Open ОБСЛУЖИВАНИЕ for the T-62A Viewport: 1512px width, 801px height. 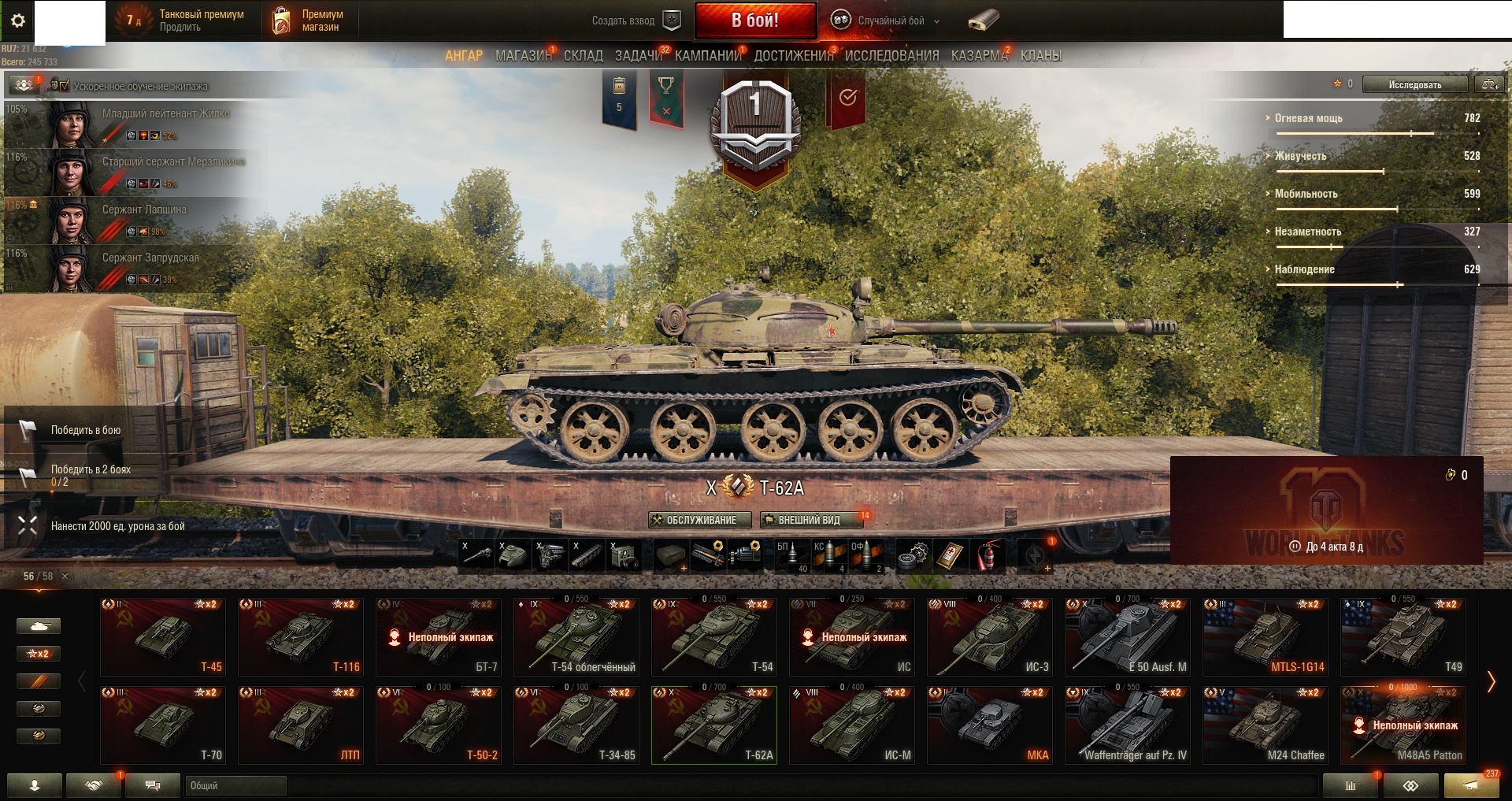(x=699, y=520)
